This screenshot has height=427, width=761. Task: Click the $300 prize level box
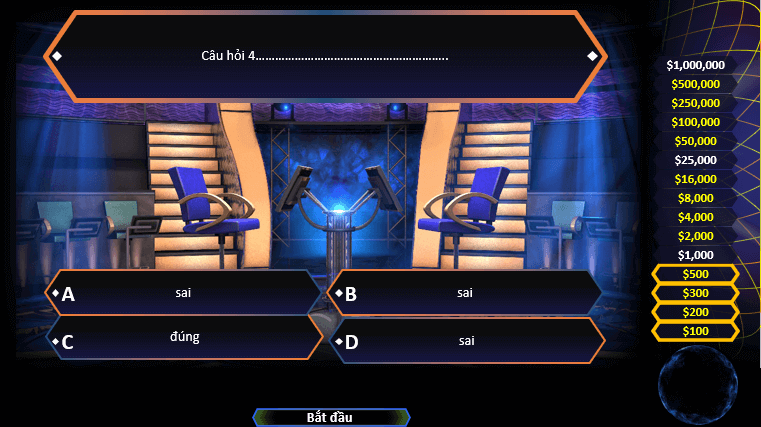coord(695,293)
